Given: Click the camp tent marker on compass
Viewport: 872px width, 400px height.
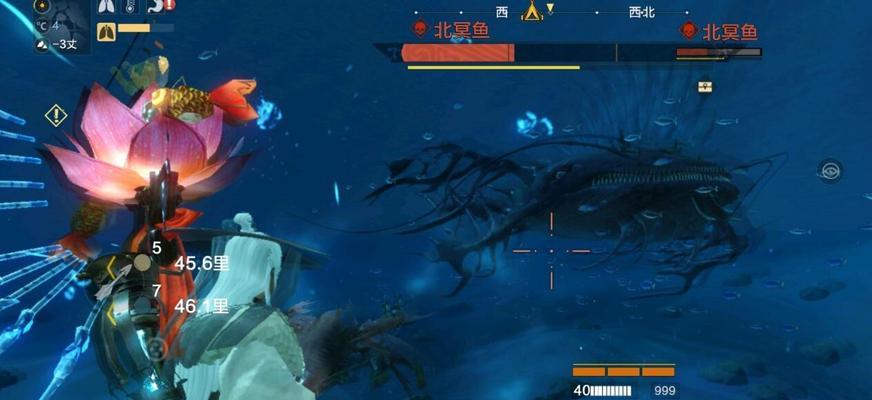Looking at the screenshot, I should 532,11.
